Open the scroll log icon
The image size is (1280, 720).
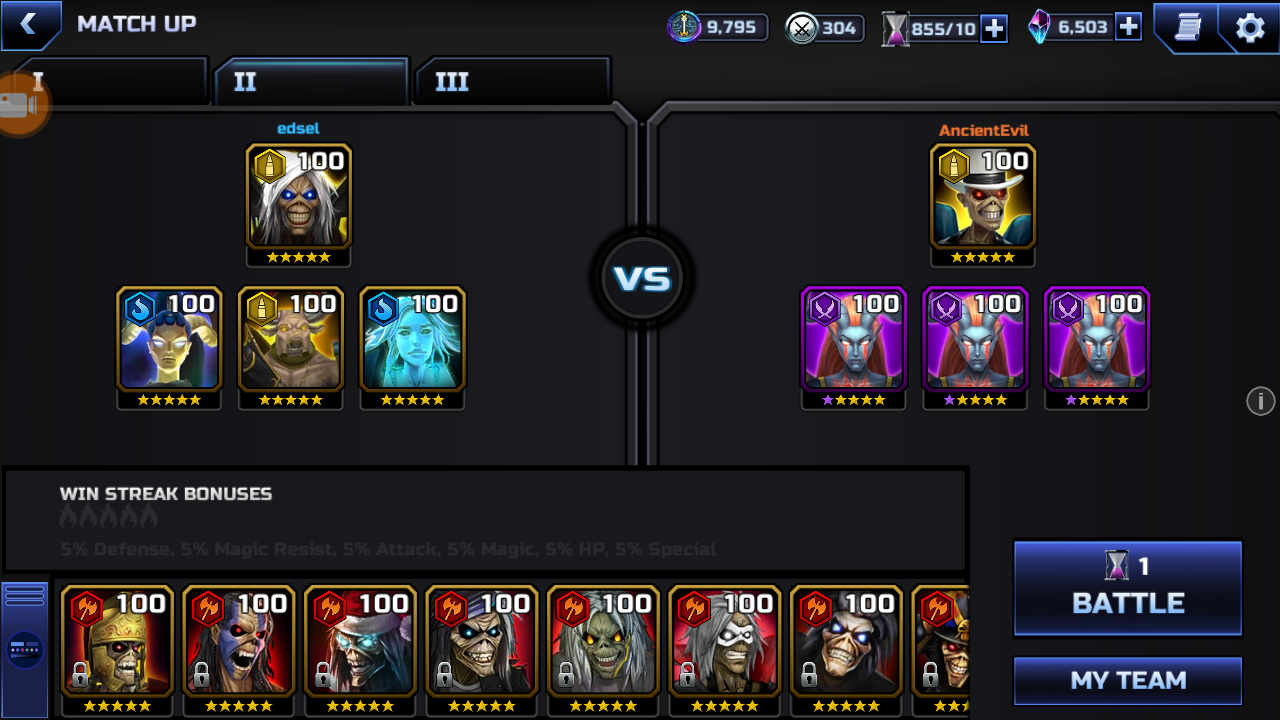pyautogui.click(x=1188, y=27)
